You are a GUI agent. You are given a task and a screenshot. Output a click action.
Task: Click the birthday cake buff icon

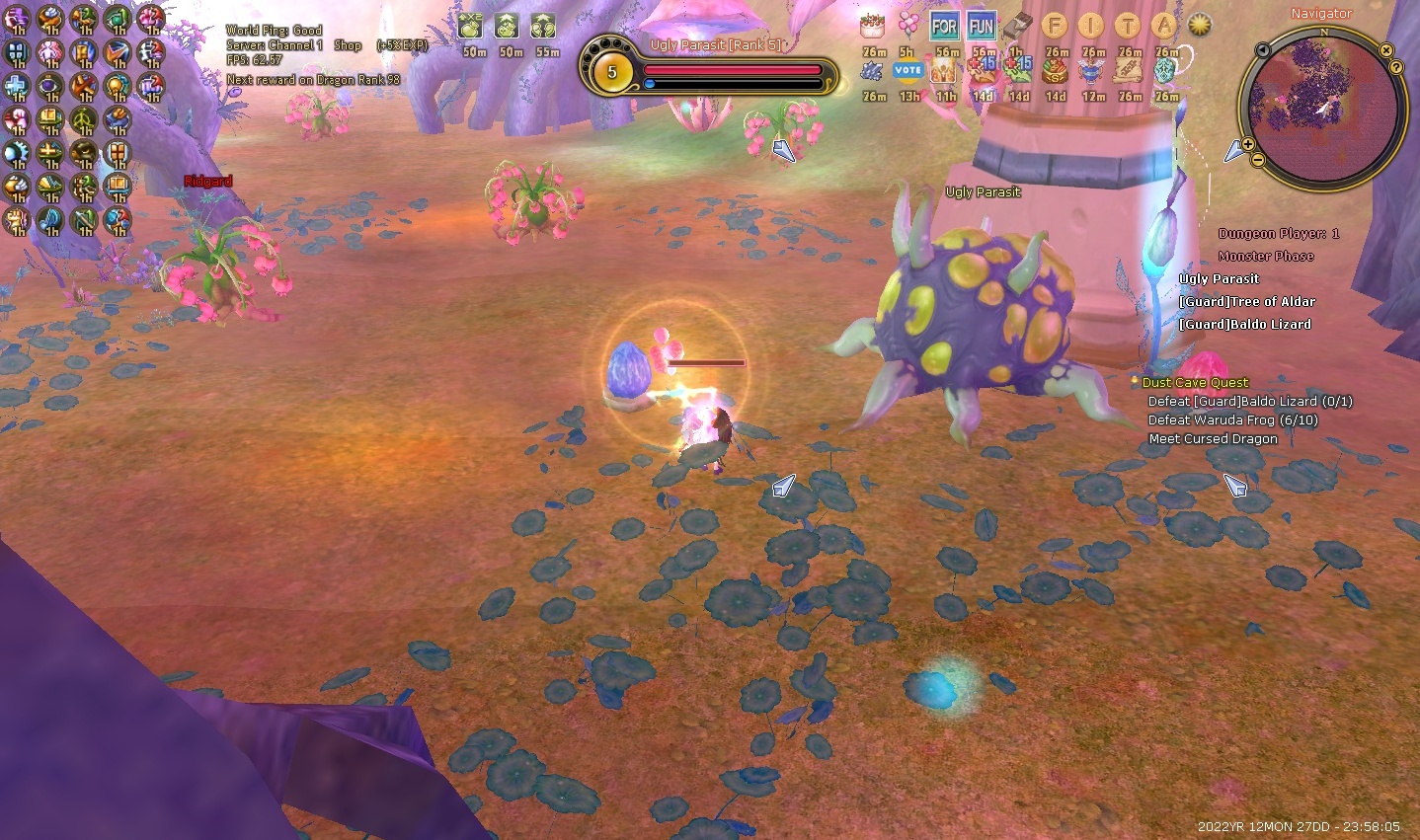pos(872,26)
